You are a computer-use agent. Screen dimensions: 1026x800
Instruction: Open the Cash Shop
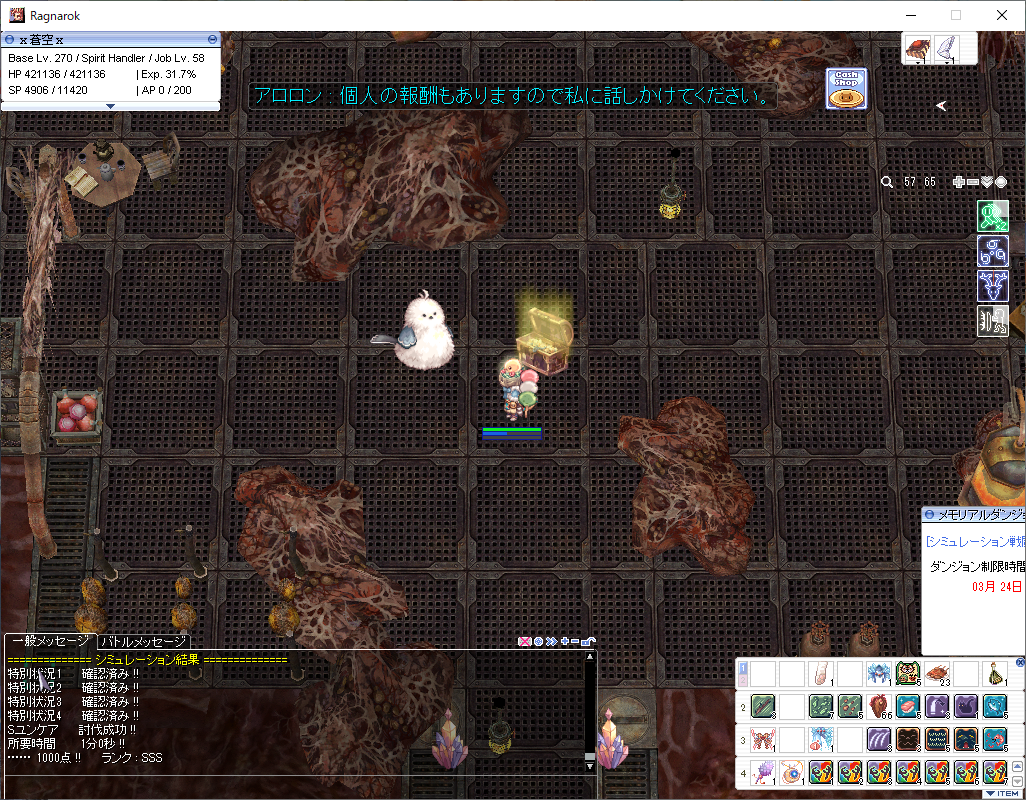846,89
